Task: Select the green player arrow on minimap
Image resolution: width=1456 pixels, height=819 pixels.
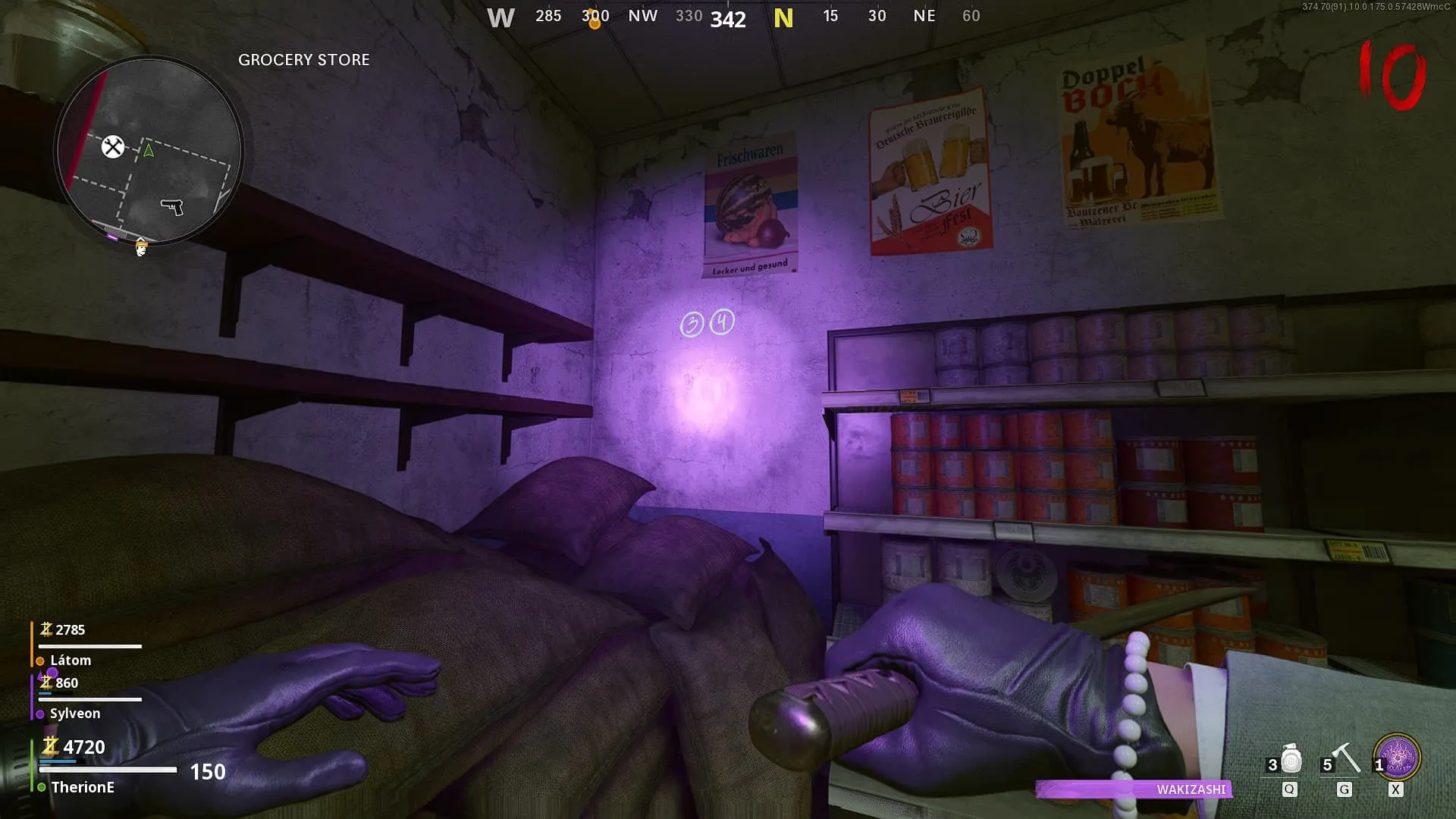Action: (x=149, y=150)
